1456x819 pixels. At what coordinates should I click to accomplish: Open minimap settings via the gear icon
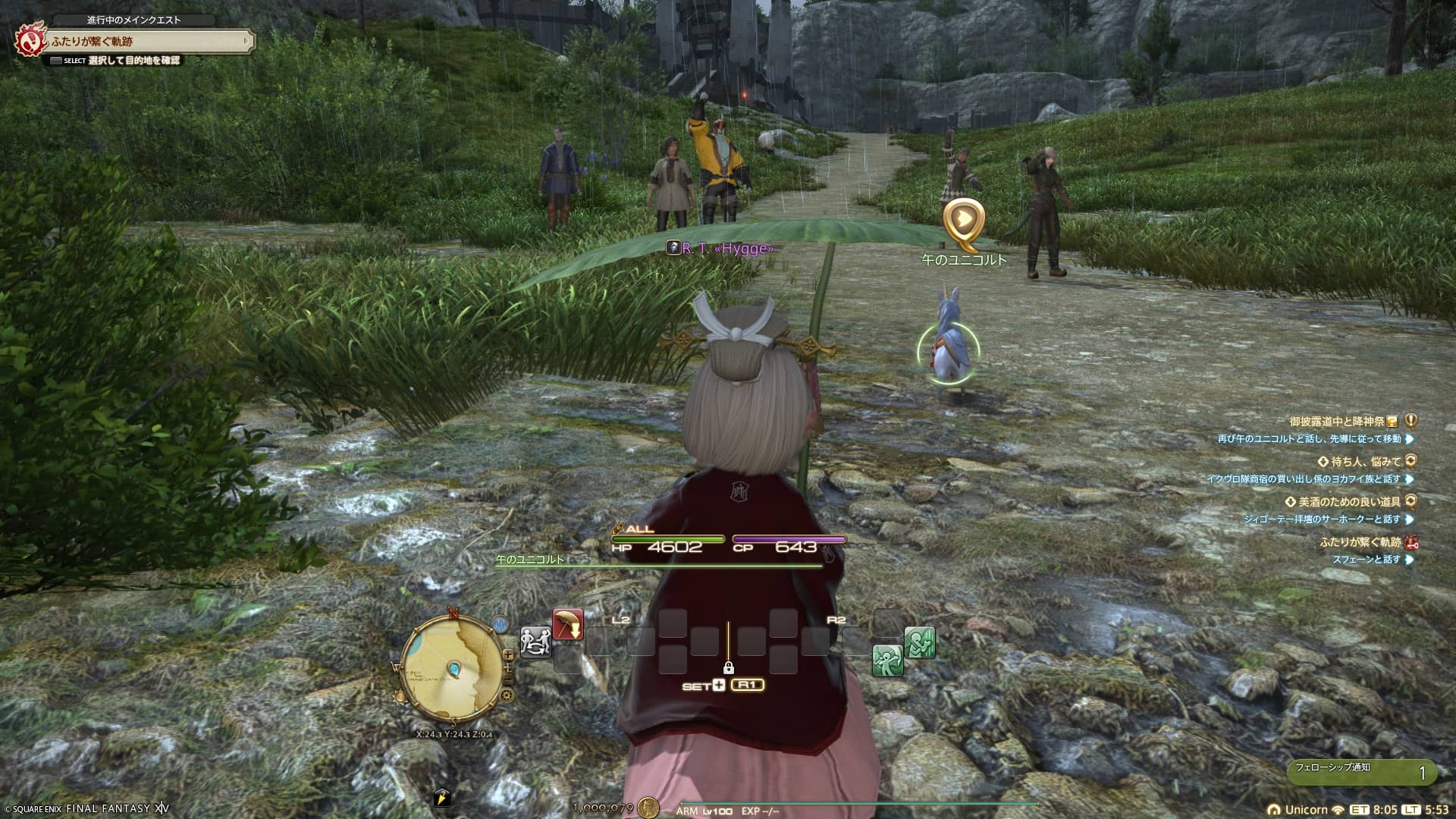coord(507,695)
